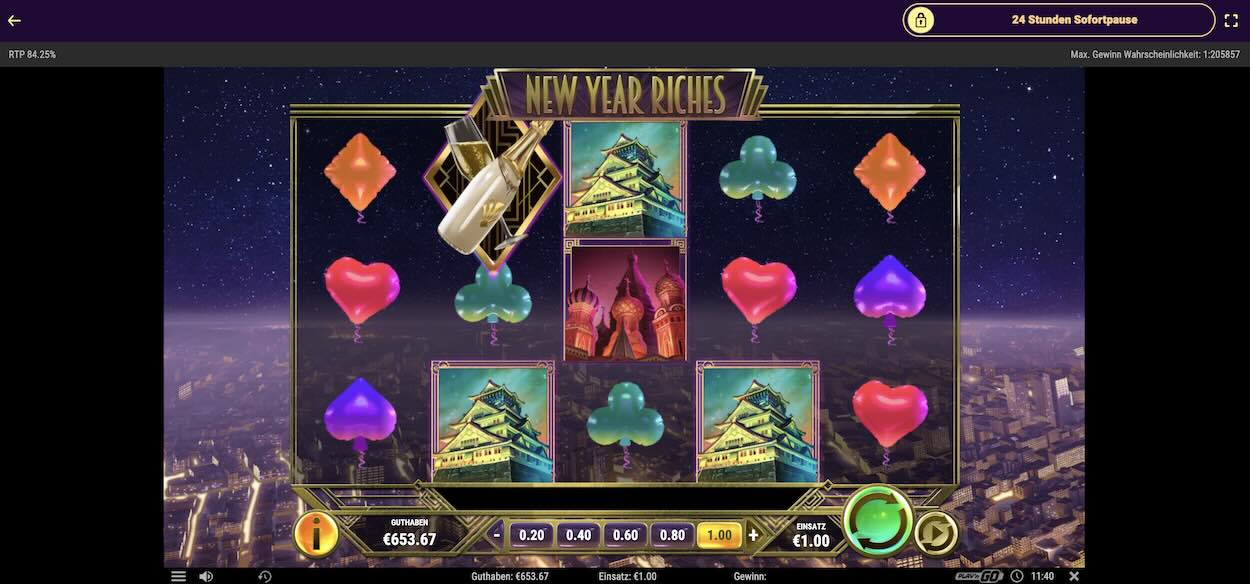Viewport: 1250px width, 584px height.
Task: Open the game history icon
Action: click(x=265, y=576)
